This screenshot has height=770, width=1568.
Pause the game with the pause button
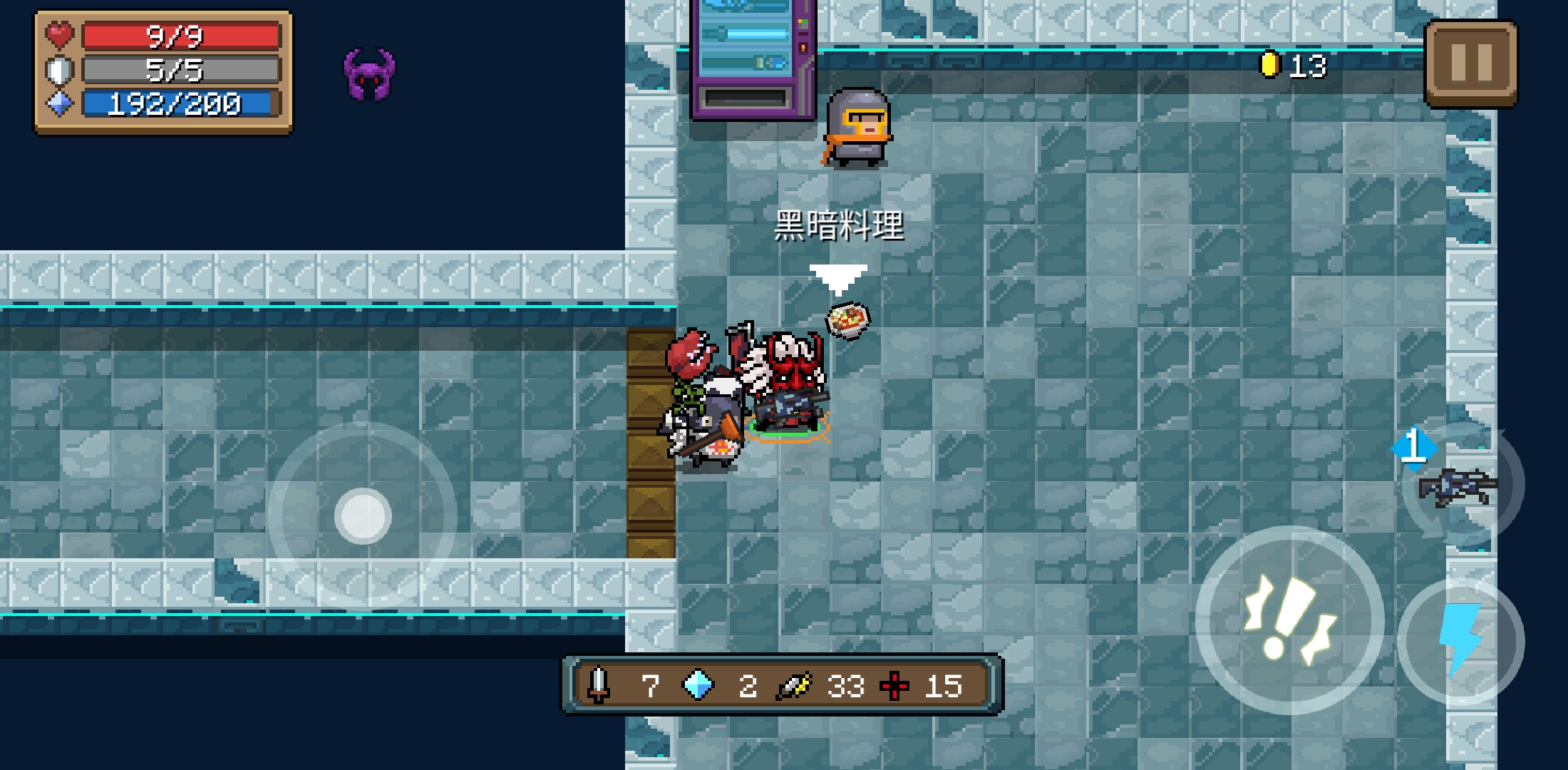(1471, 63)
